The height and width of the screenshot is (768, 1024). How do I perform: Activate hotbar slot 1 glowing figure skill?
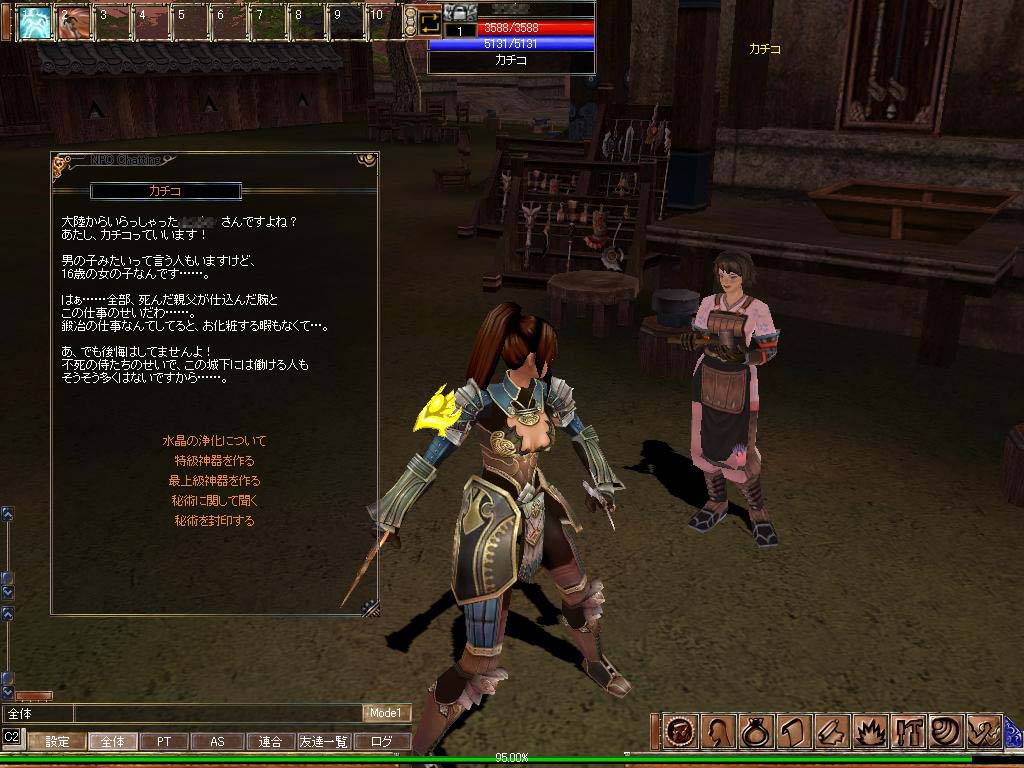click(35, 21)
